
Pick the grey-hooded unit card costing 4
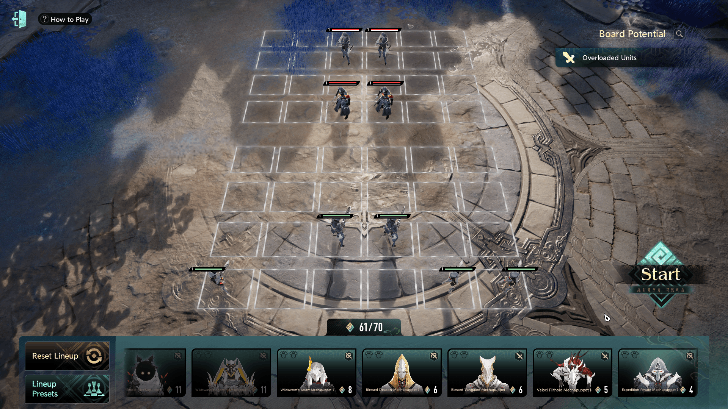pos(658,372)
